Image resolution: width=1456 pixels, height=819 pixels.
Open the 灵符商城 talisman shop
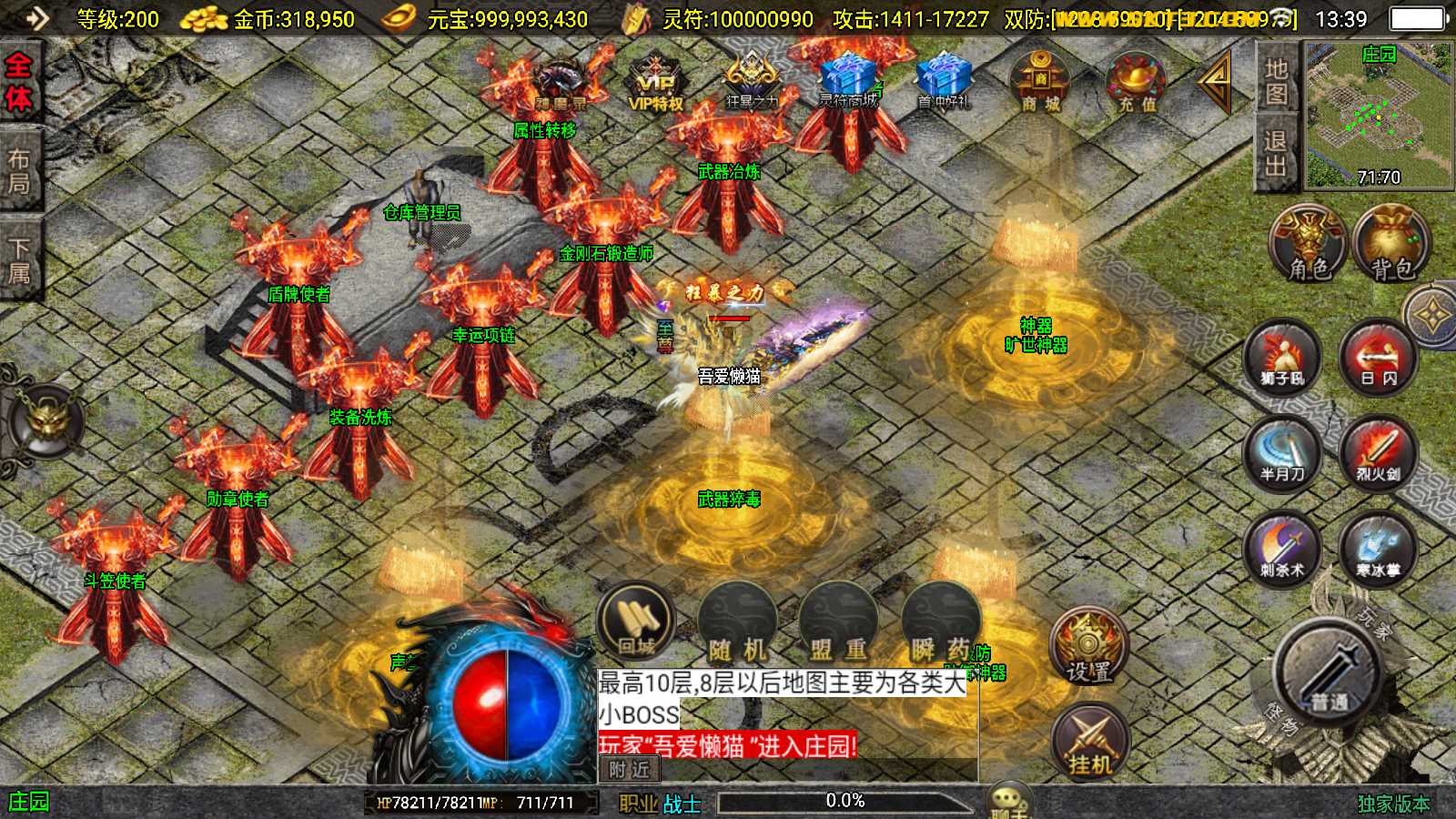coord(848,80)
